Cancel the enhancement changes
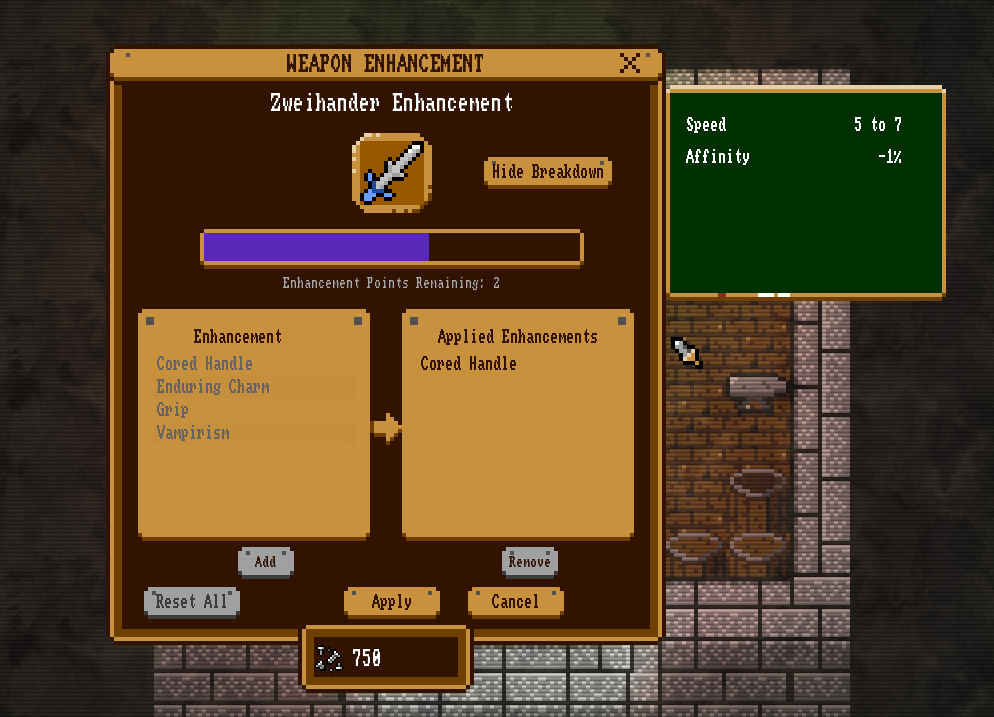Screen dimensions: 994x717 pos(515,601)
